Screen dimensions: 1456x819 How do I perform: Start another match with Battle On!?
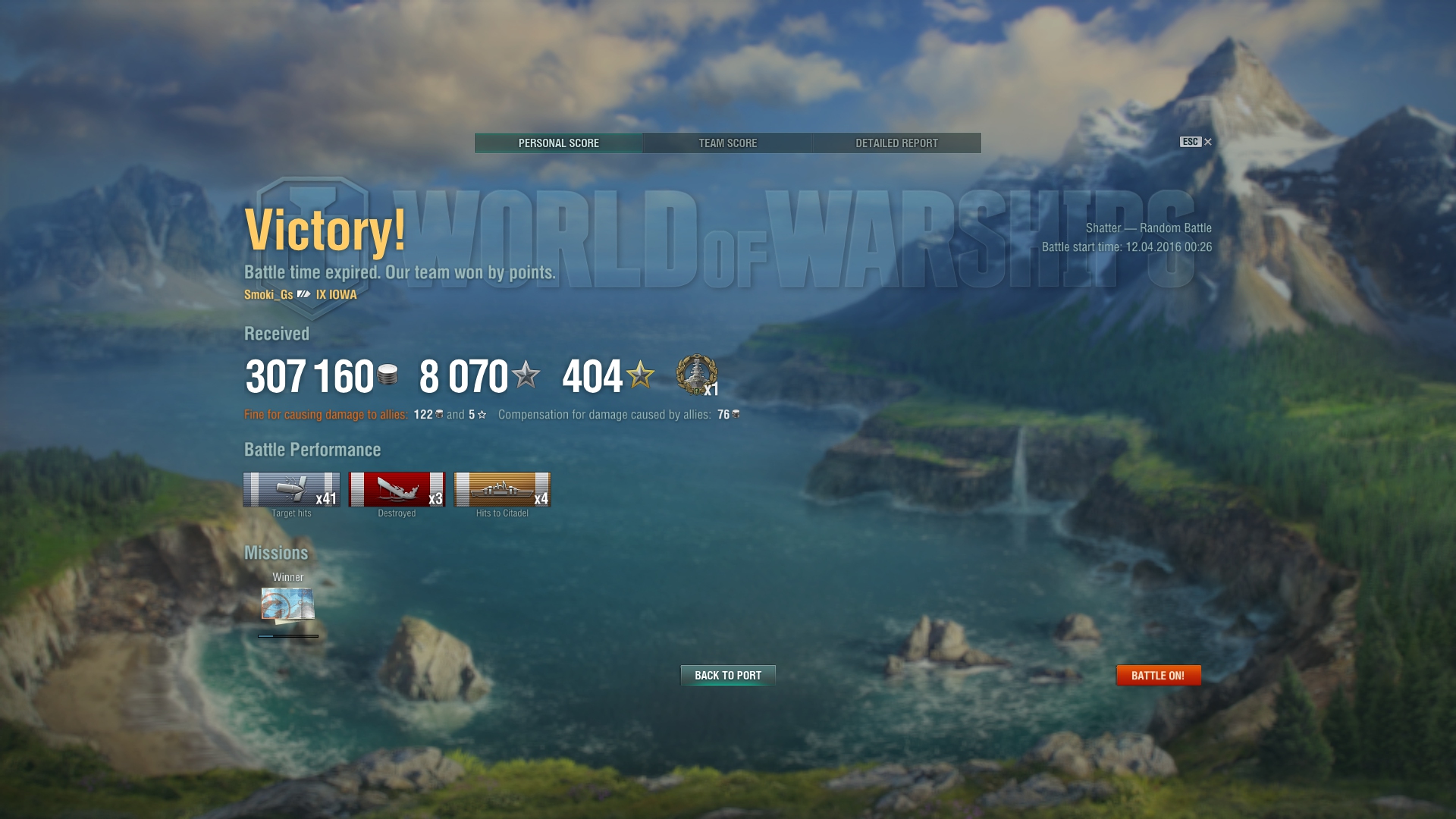click(x=1158, y=675)
